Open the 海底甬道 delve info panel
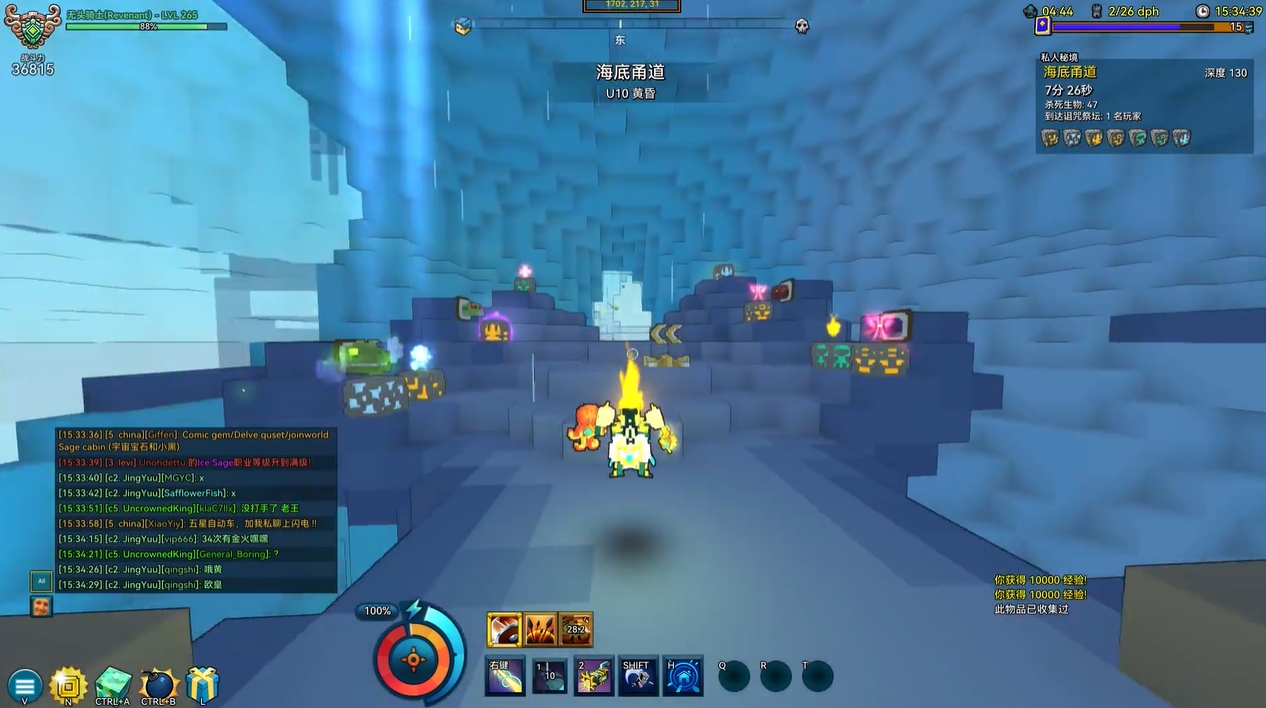This screenshot has height=708, width=1266. (x=1144, y=105)
